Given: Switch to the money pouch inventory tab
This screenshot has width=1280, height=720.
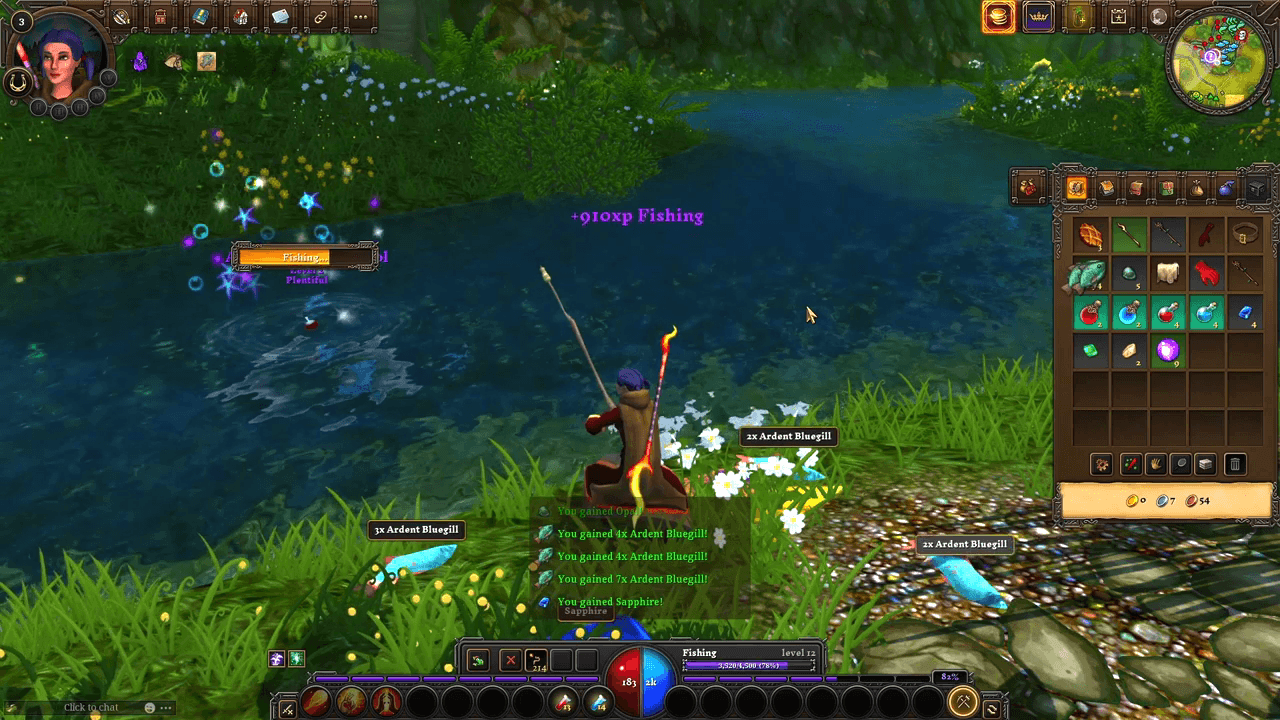Looking at the screenshot, I should 1196,188.
